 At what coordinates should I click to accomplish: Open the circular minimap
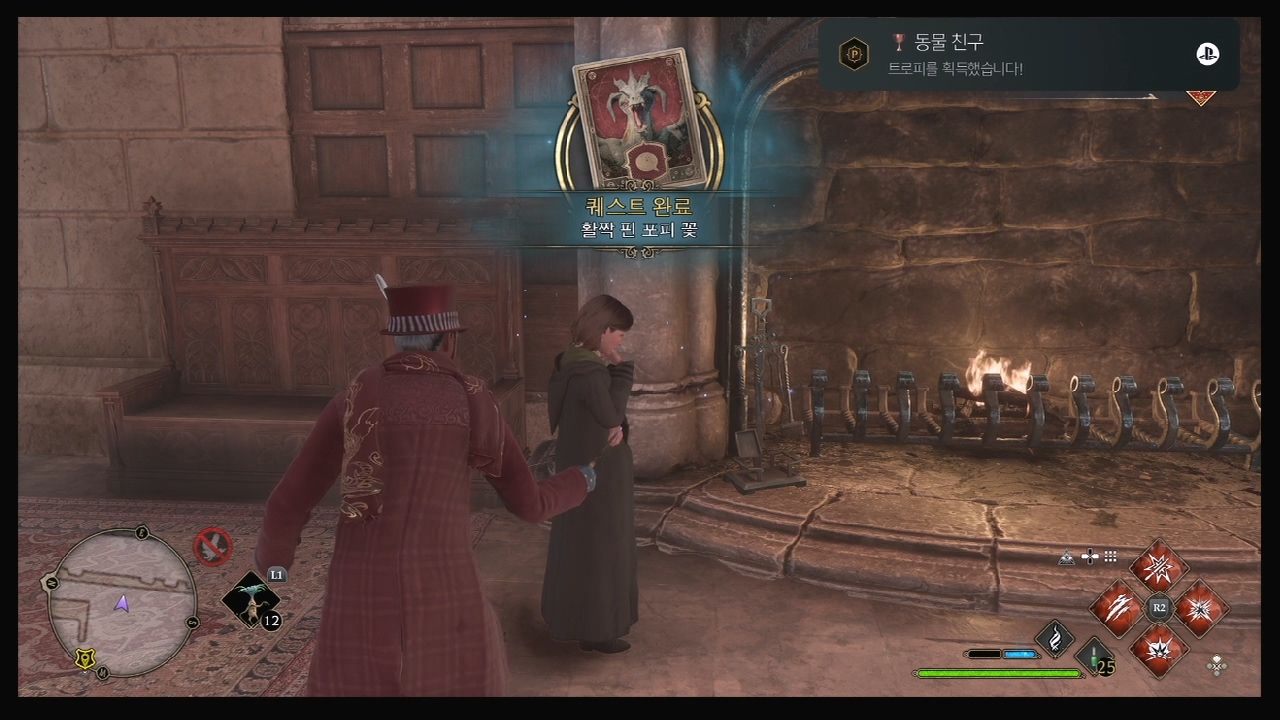pos(121,604)
